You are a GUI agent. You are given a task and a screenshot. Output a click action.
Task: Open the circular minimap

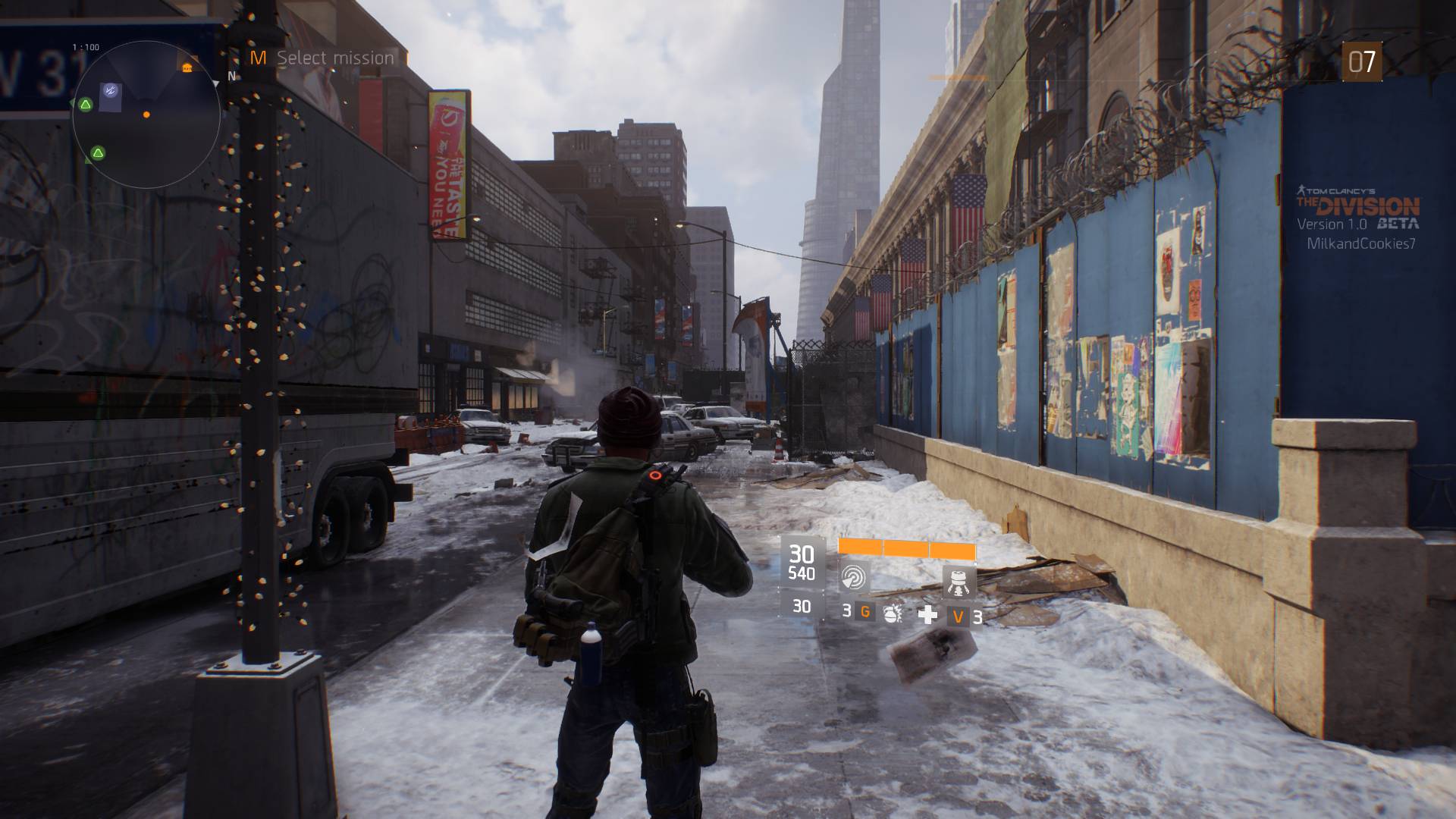pos(146,114)
